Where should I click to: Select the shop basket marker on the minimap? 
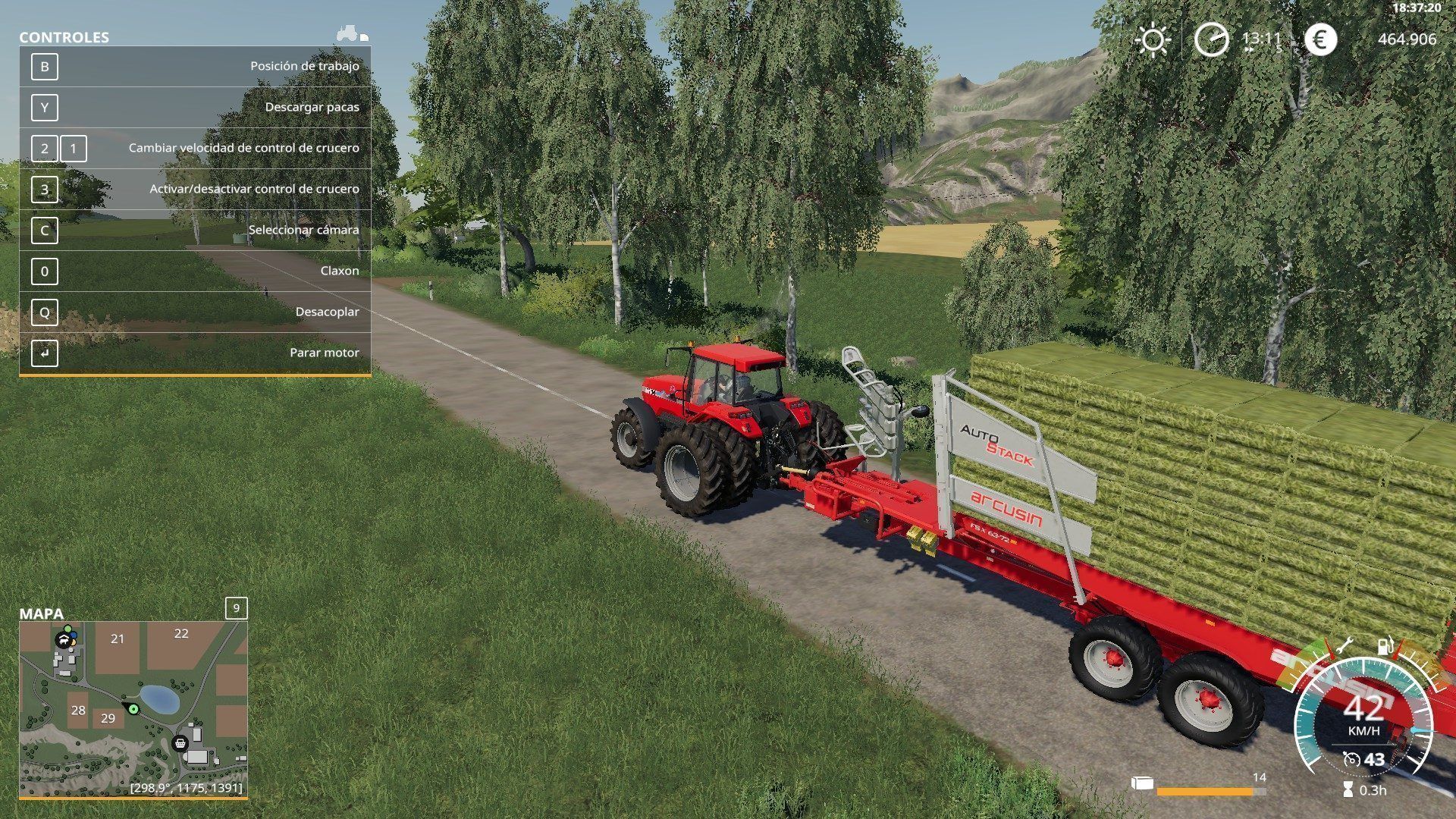[x=180, y=742]
